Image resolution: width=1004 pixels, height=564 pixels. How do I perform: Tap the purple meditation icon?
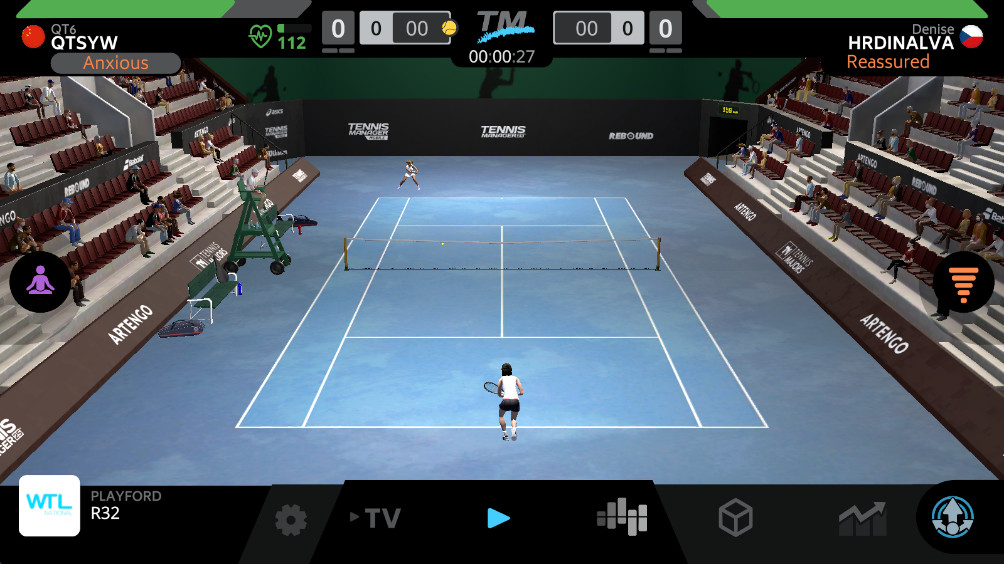click(40, 282)
